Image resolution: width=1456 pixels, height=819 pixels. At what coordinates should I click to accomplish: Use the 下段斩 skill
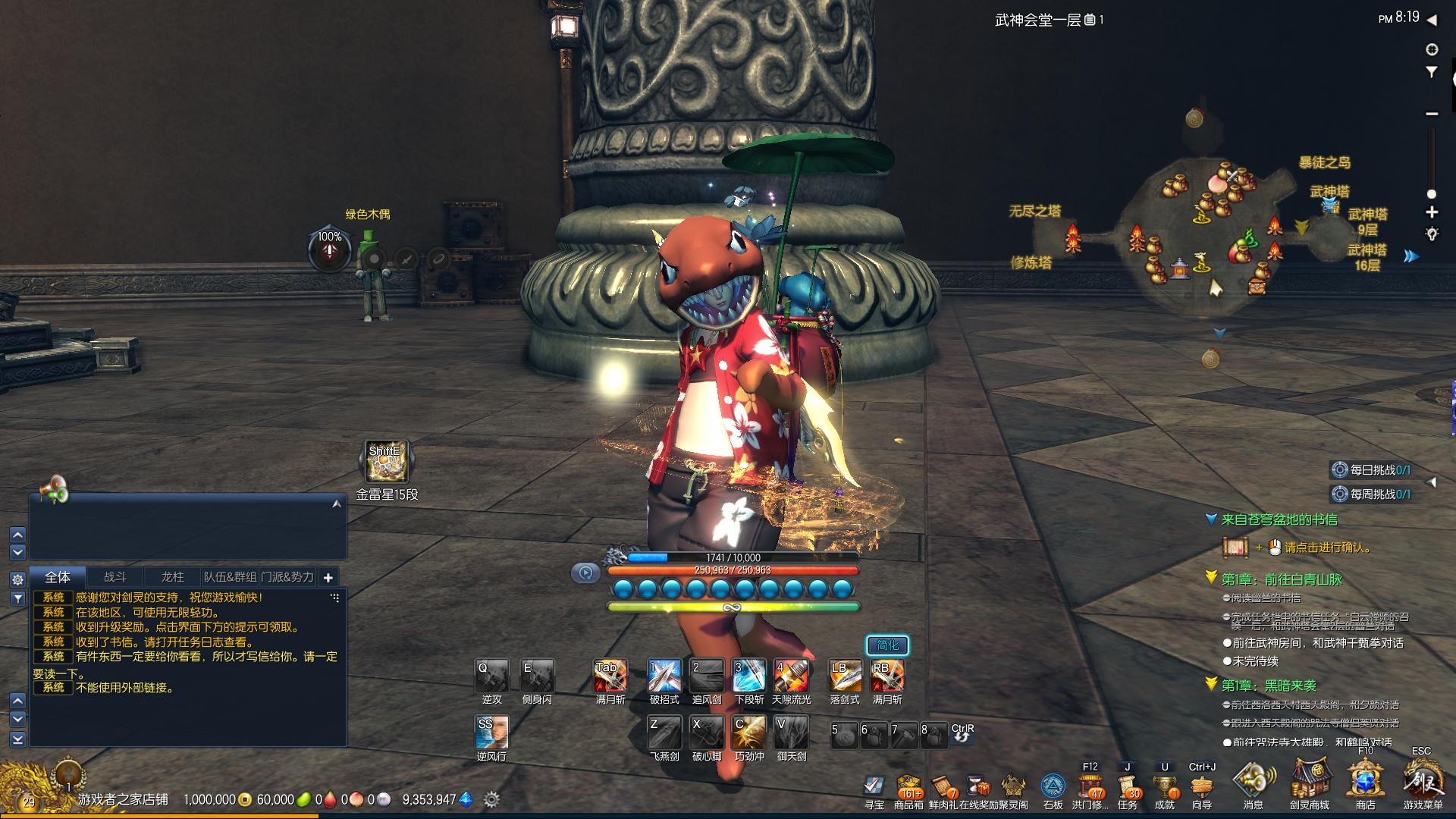(x=749, y=676)
